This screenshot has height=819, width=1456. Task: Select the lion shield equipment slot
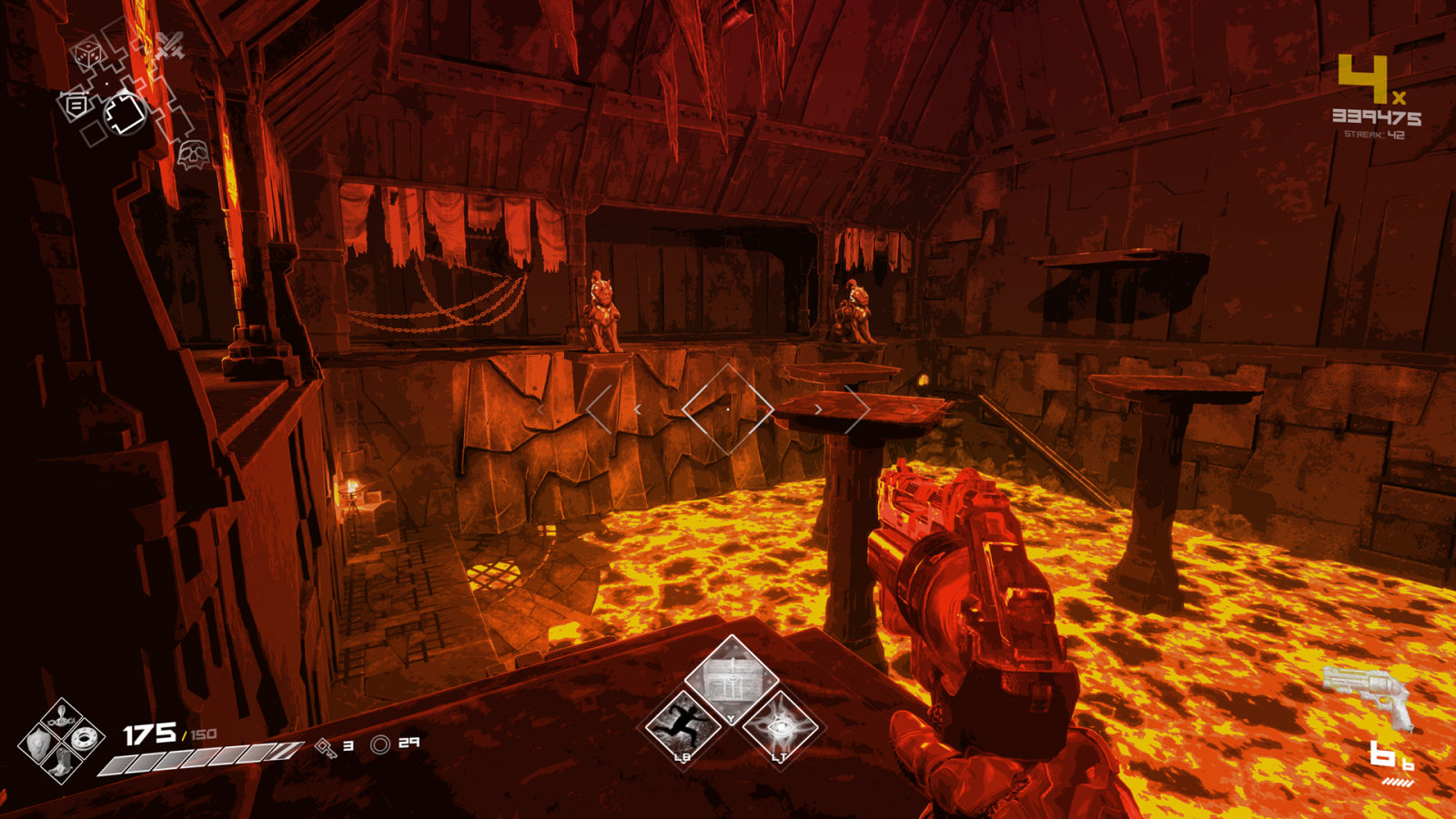[x=37, y=743]
